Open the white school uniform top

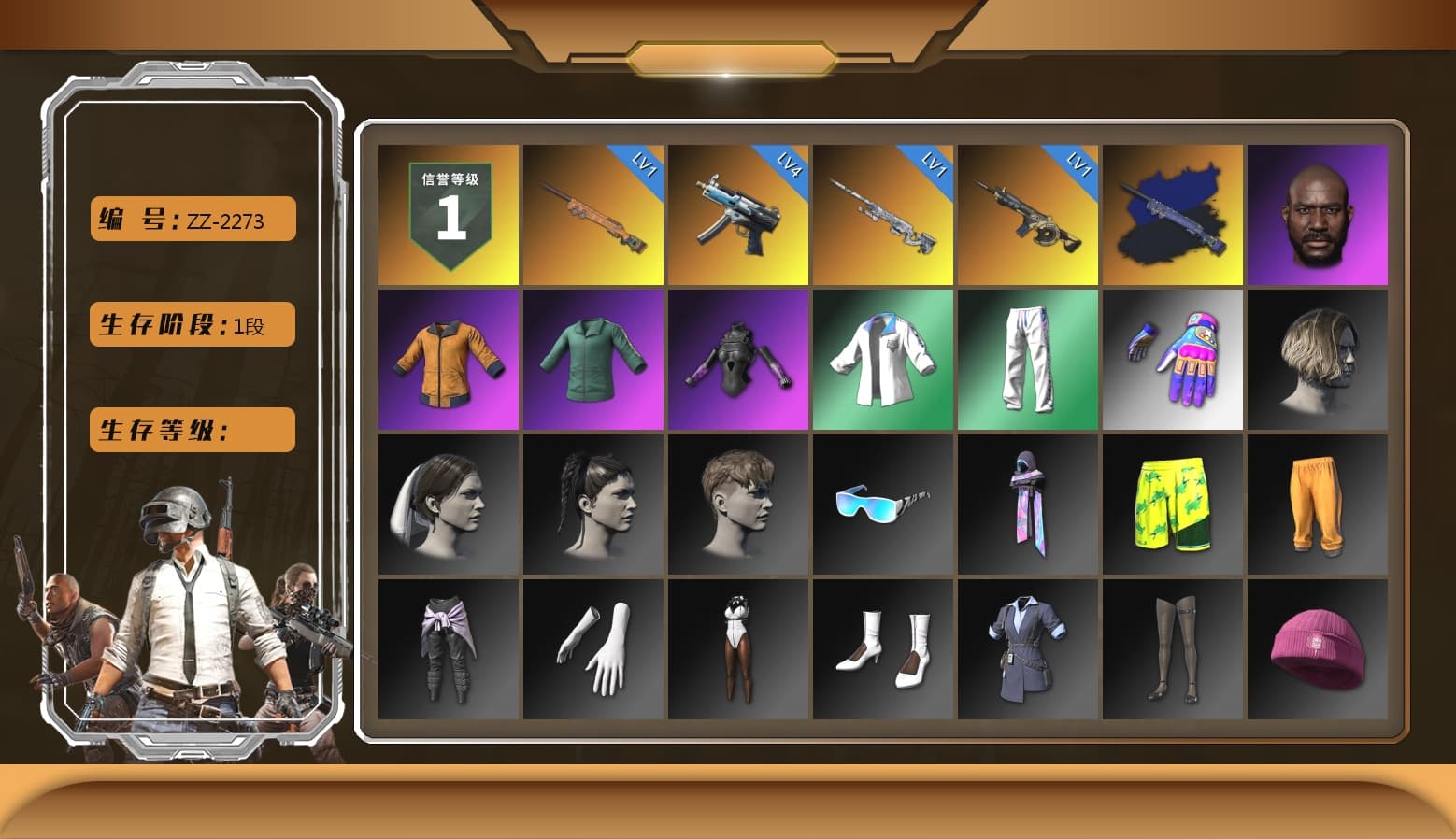[x=882, y=359]
